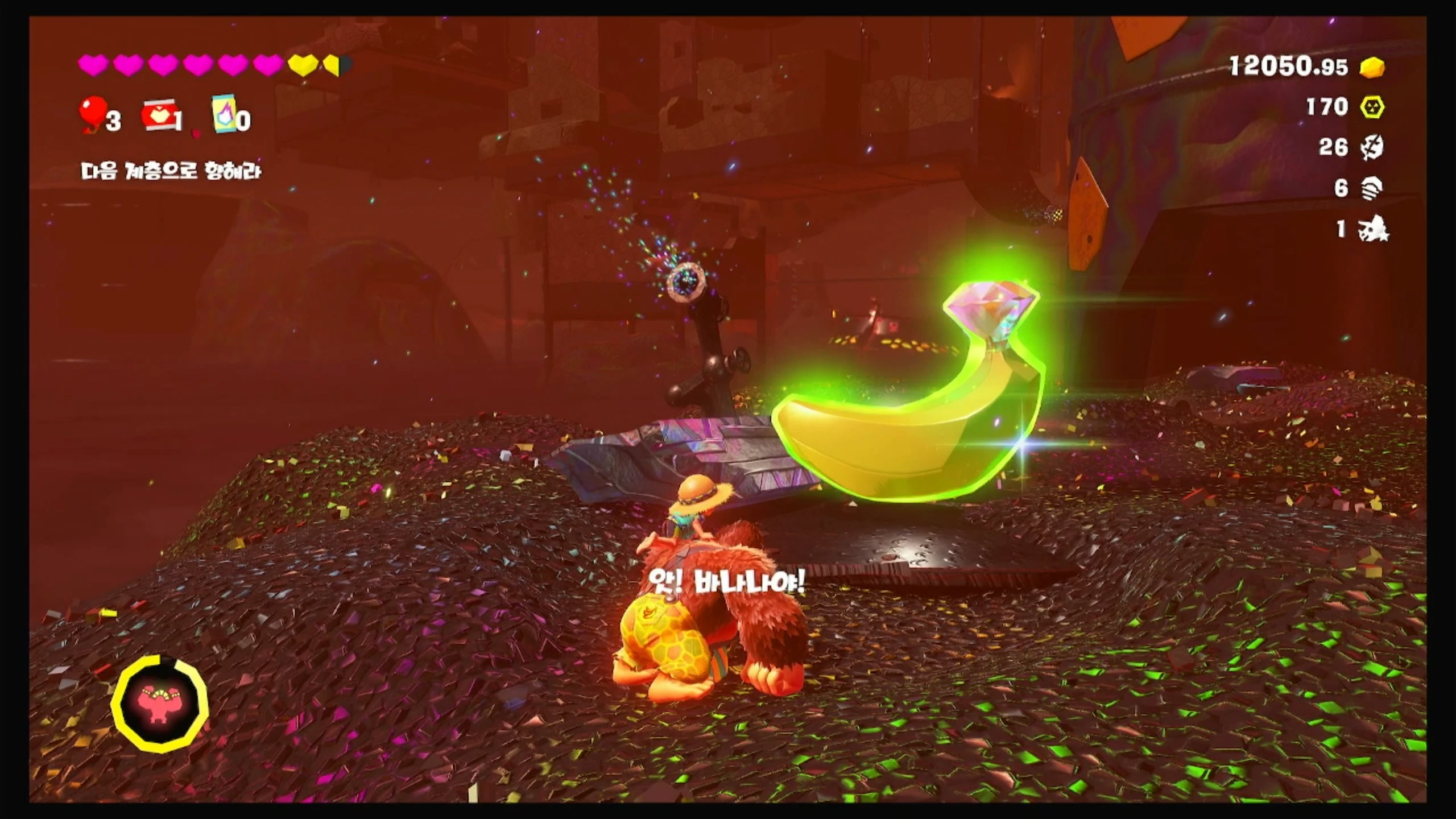Click the yellow hexagon chip icon
This screenshot has width=1456, height=819.
(1372, 107)
